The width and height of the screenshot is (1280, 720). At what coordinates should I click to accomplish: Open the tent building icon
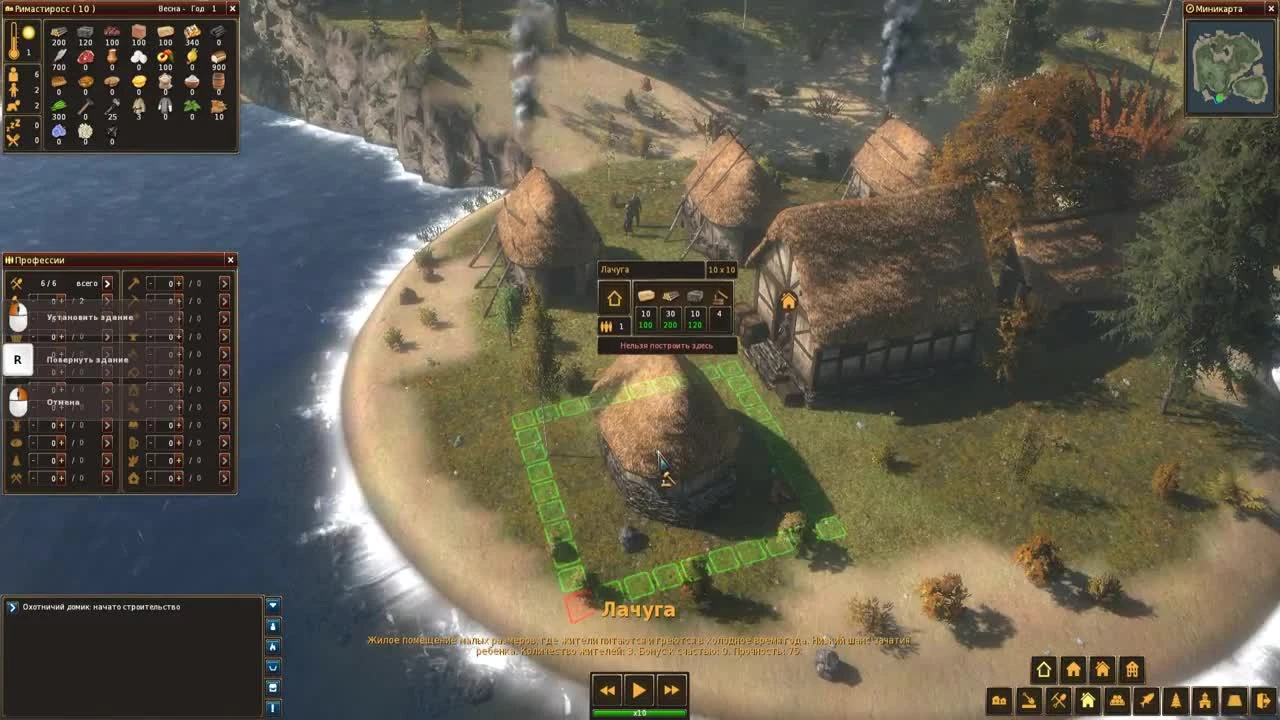click(1234, 700)
